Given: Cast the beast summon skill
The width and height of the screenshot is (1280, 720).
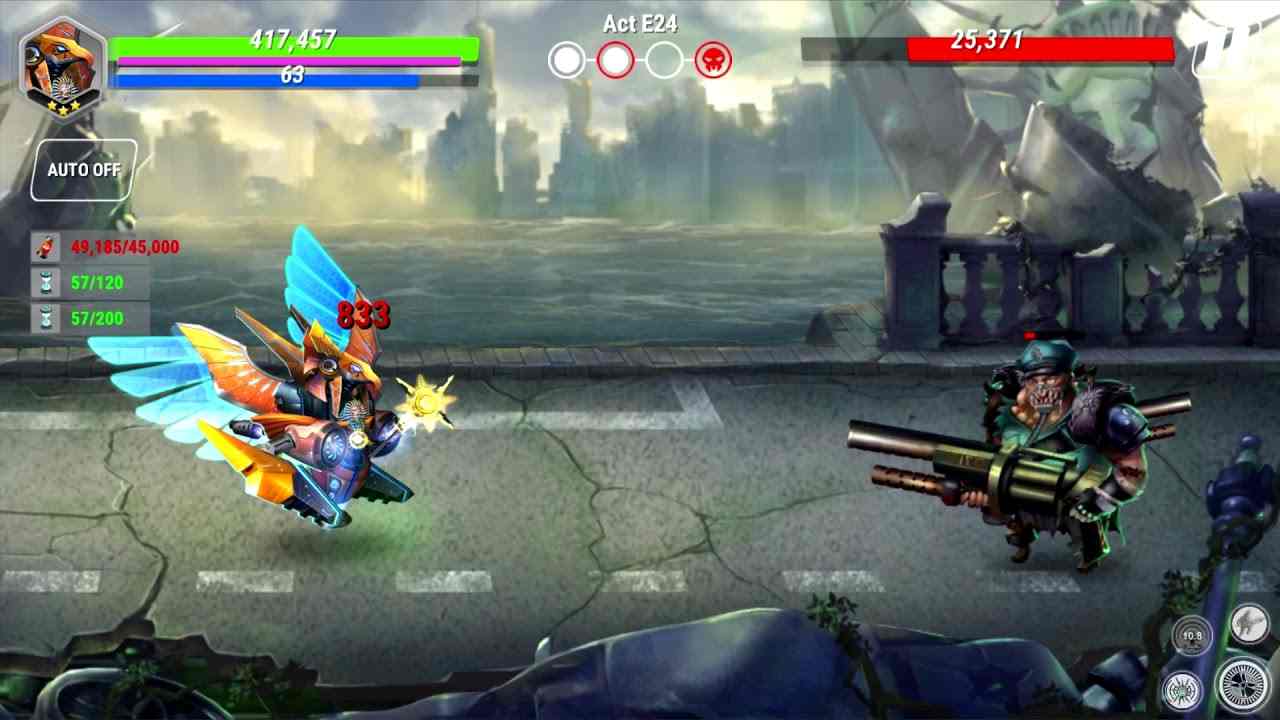Looking at the screenshot, I should click(x=1248, y=621).
